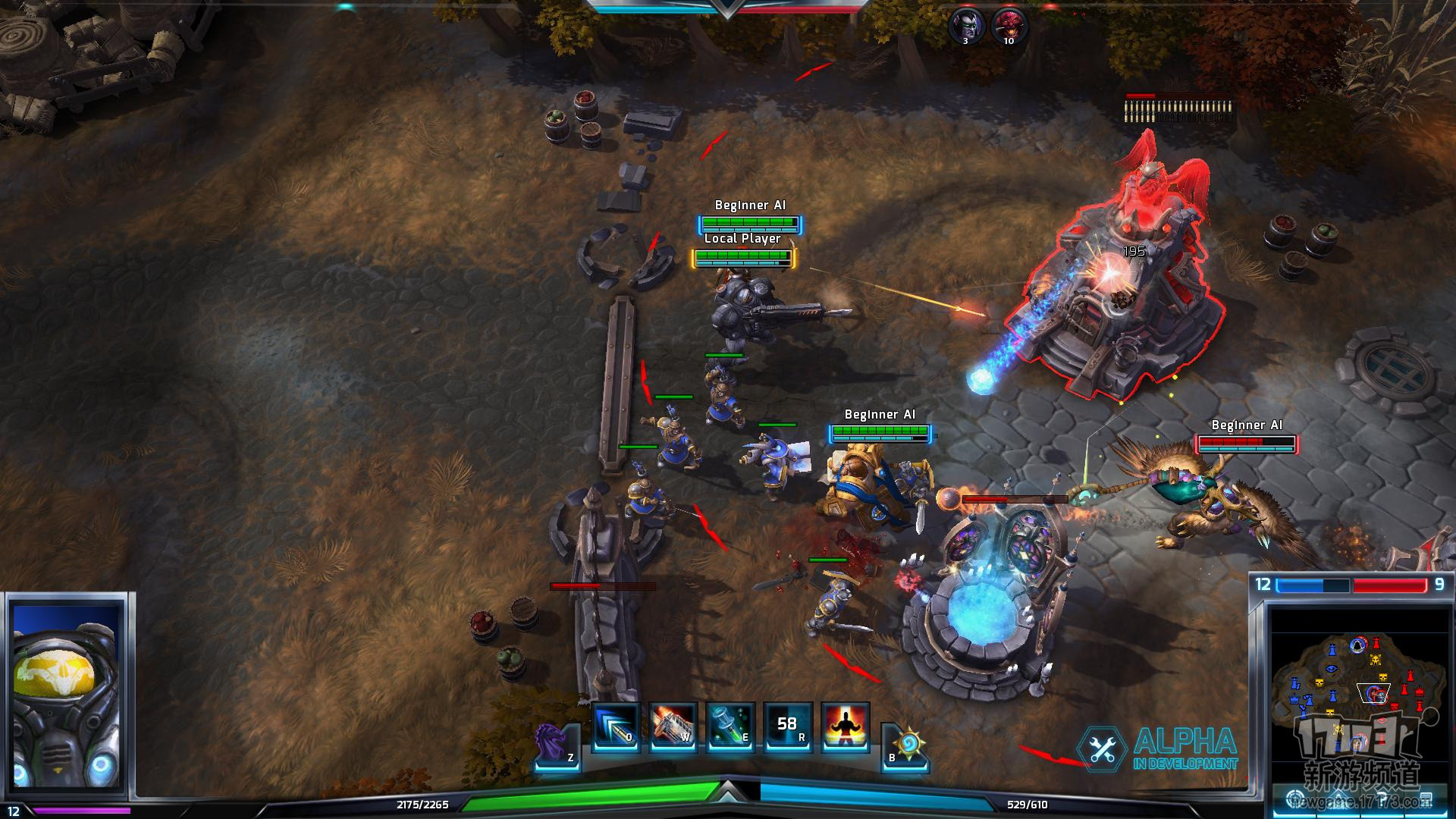Select the red demon respawn portrait
The height and width of the screenshot is (819, 1456).
pos(1008,25)
